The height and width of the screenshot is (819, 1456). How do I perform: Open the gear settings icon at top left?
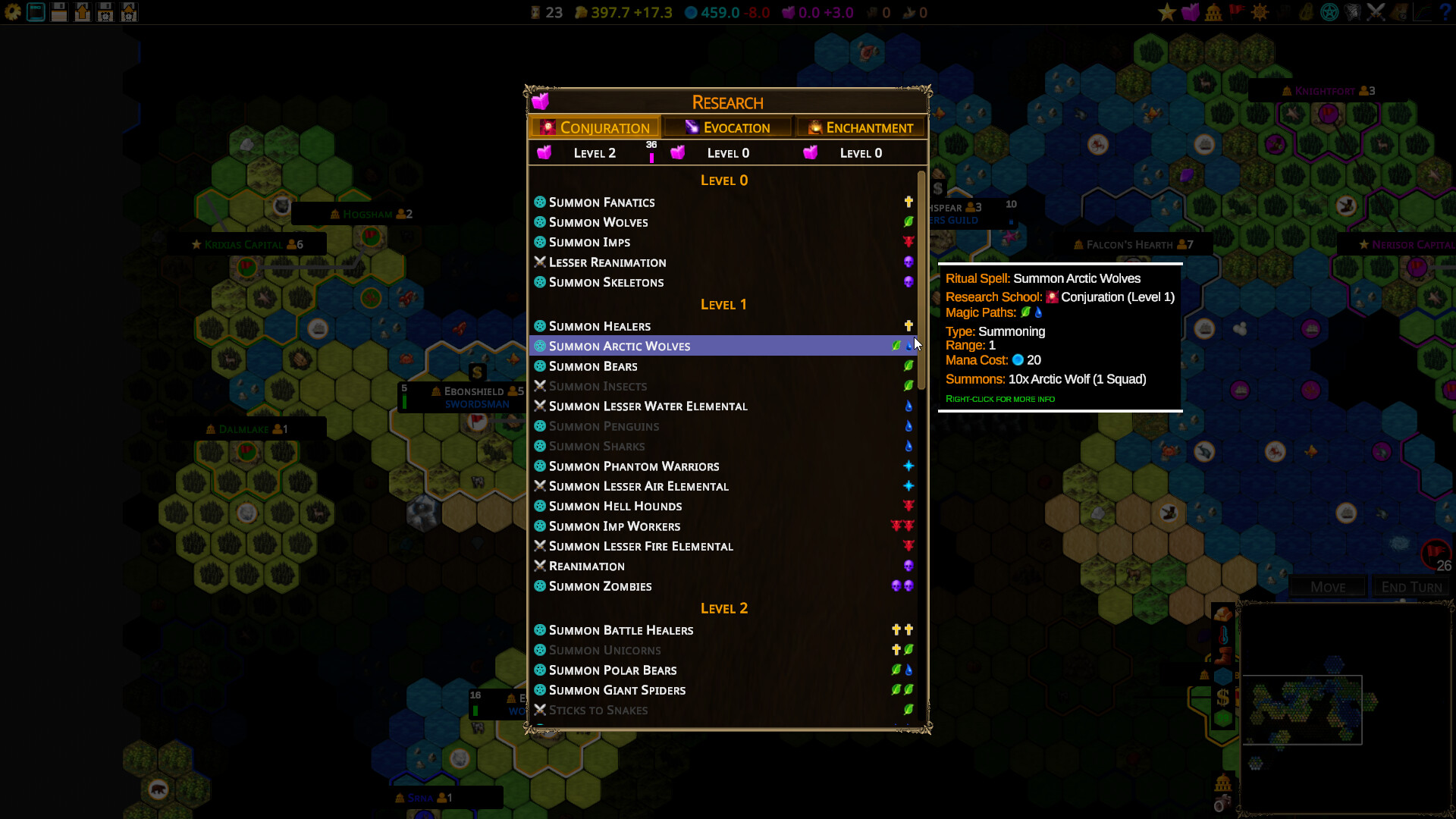tap(13, 12)
